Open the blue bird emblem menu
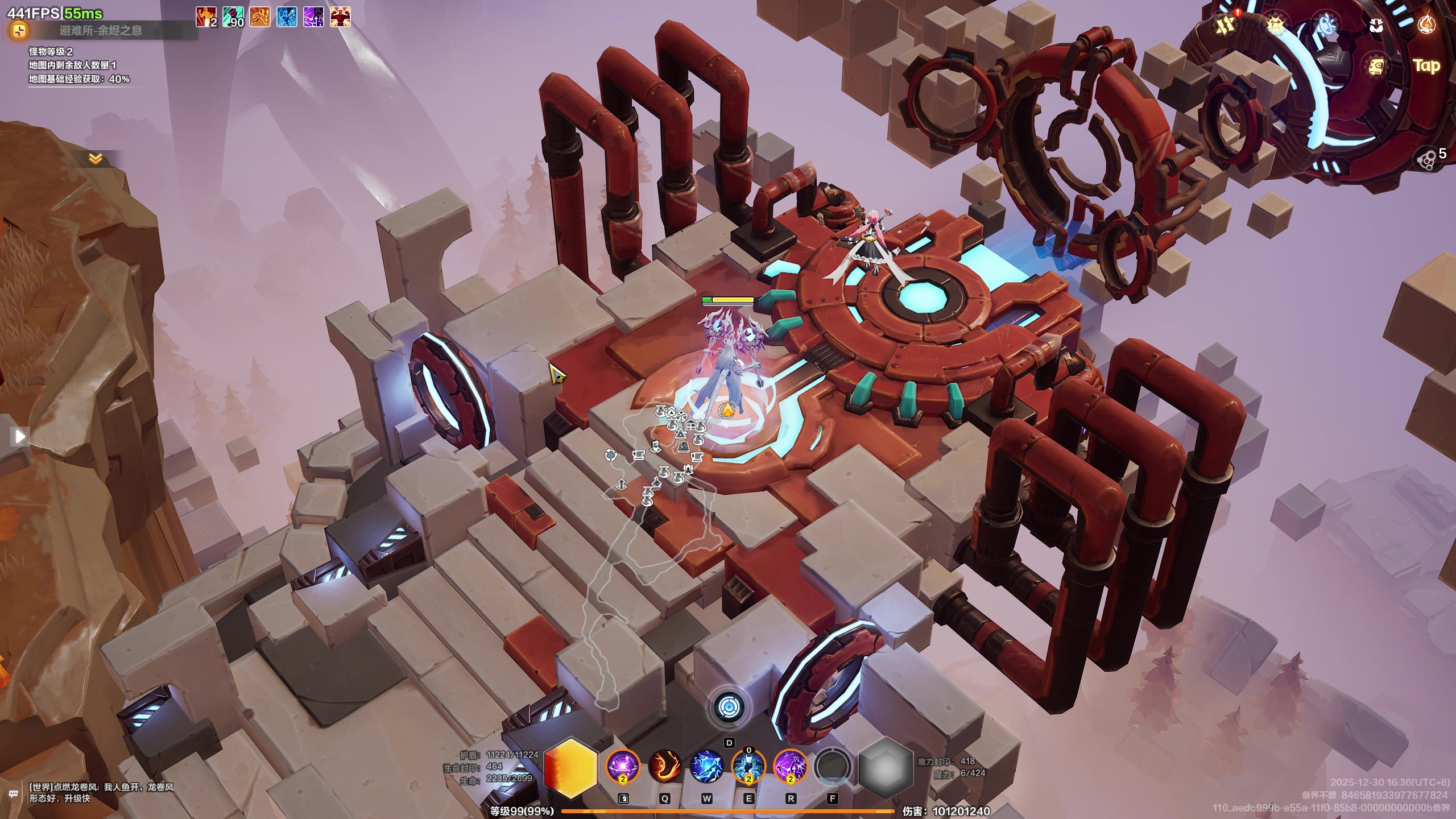This screenshot has height=819, width=1456. pos(1326,25)
